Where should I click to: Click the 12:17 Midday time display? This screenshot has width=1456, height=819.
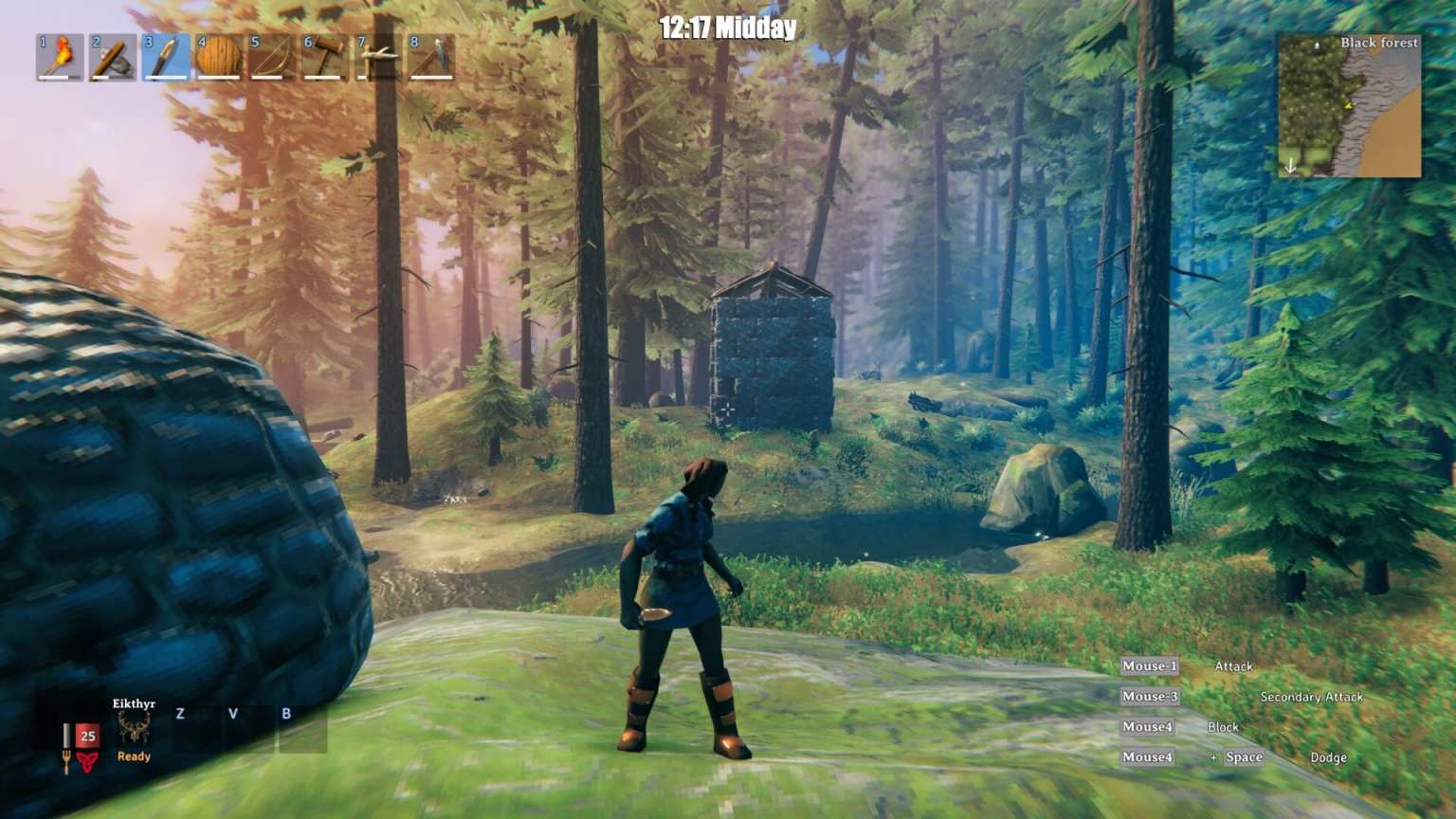click(728, 28)
